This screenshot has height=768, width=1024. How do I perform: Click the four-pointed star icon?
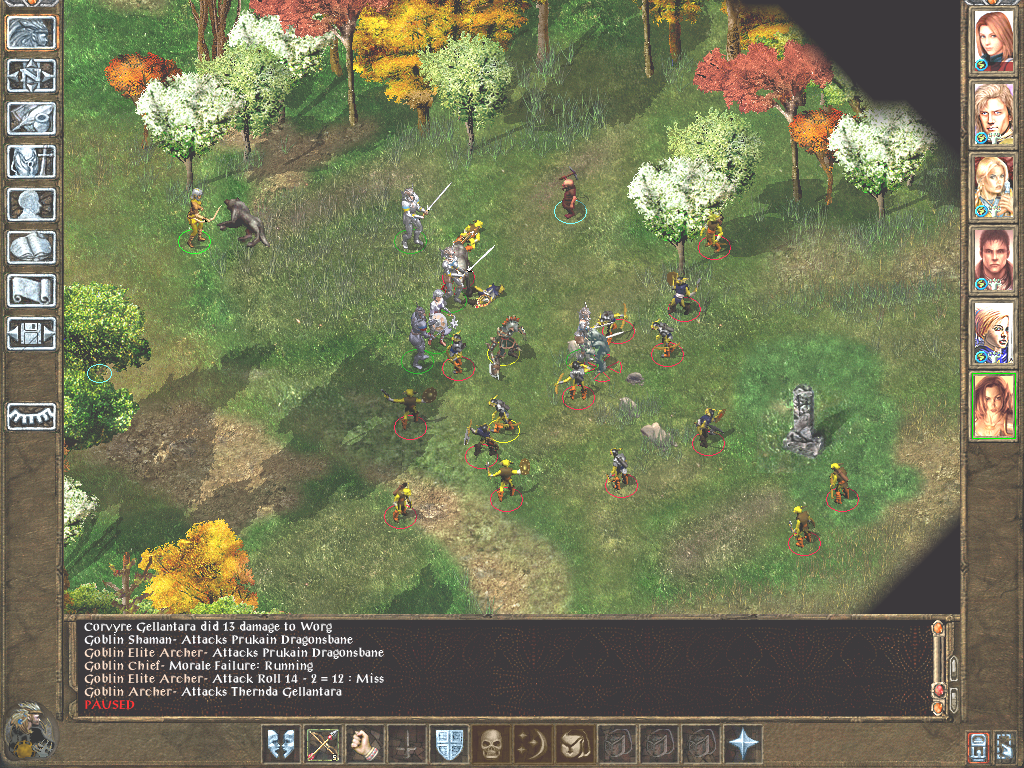pyautogui.click(x=742, y=744)
